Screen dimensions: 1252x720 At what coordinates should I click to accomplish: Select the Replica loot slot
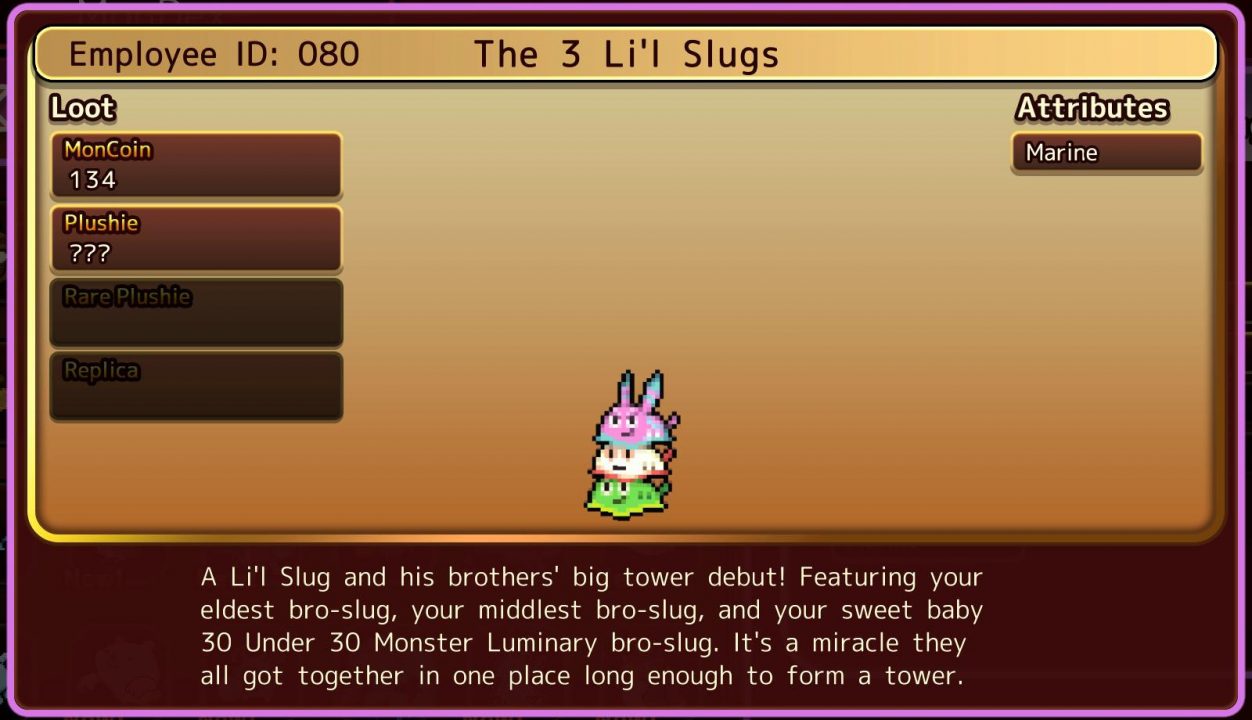196,385
